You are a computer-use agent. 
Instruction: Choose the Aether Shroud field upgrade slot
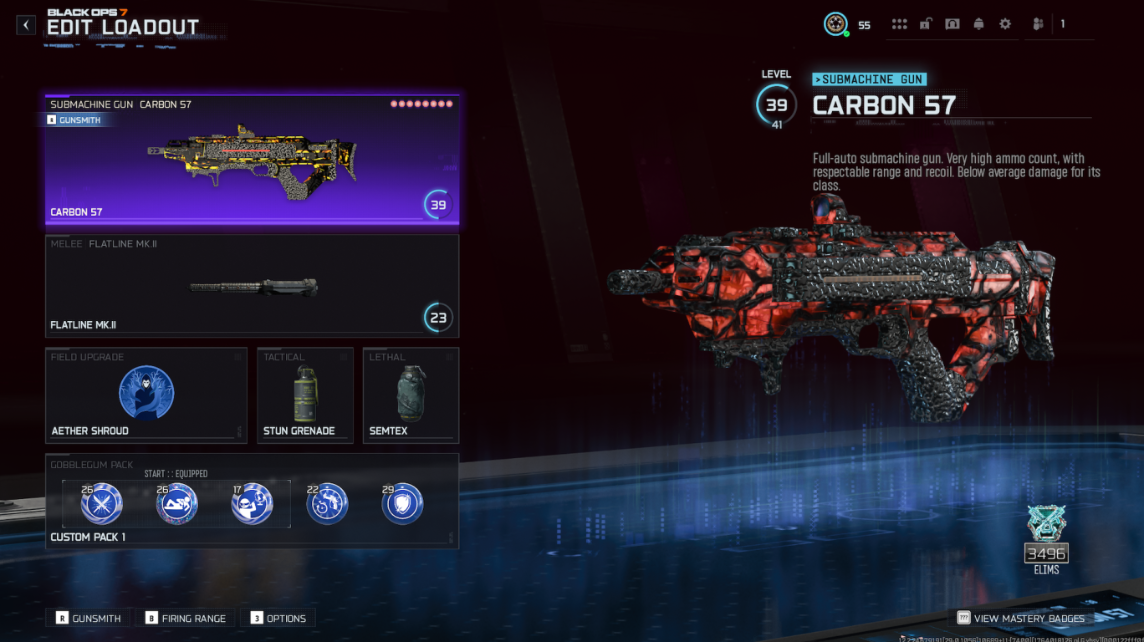(x=146, y=395)
